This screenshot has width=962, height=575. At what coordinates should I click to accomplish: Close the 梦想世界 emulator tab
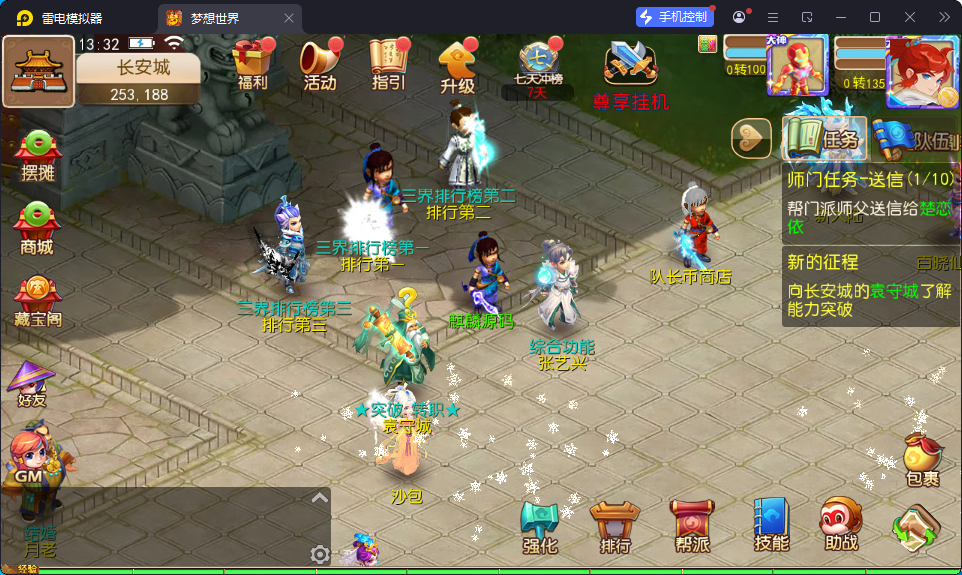click(x=289, y=18)
